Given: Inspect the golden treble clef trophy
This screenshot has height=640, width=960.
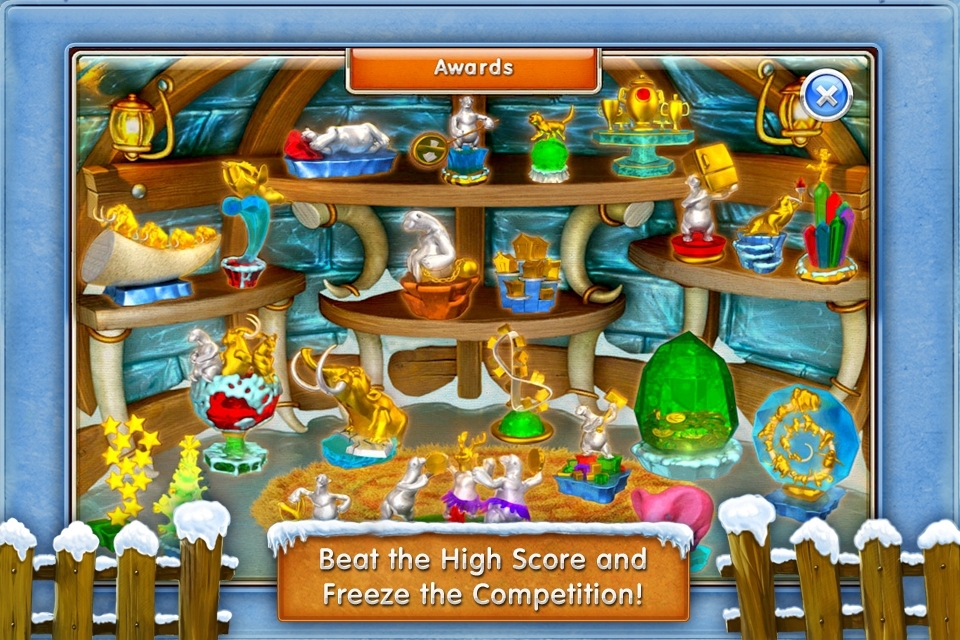Looking at the screenshot, I should pyautogui.click(x=518, y=383).
